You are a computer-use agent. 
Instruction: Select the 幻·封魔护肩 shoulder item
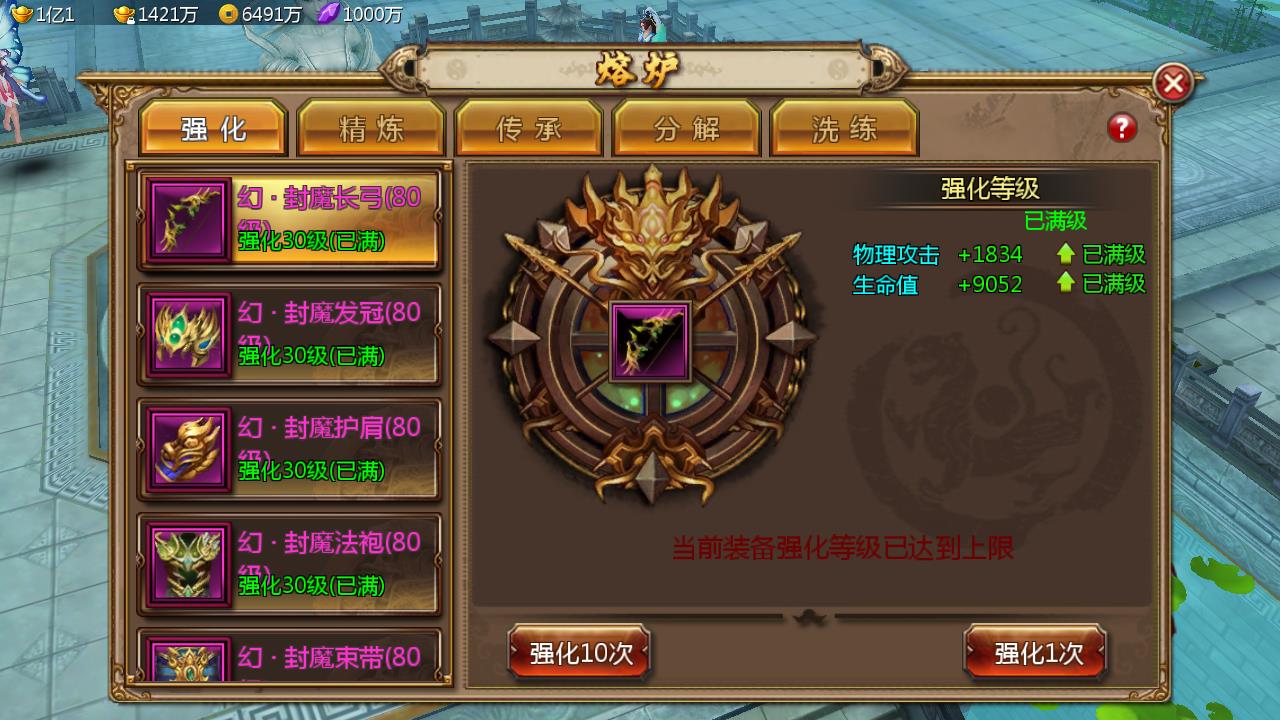click(x=288, y=449)
